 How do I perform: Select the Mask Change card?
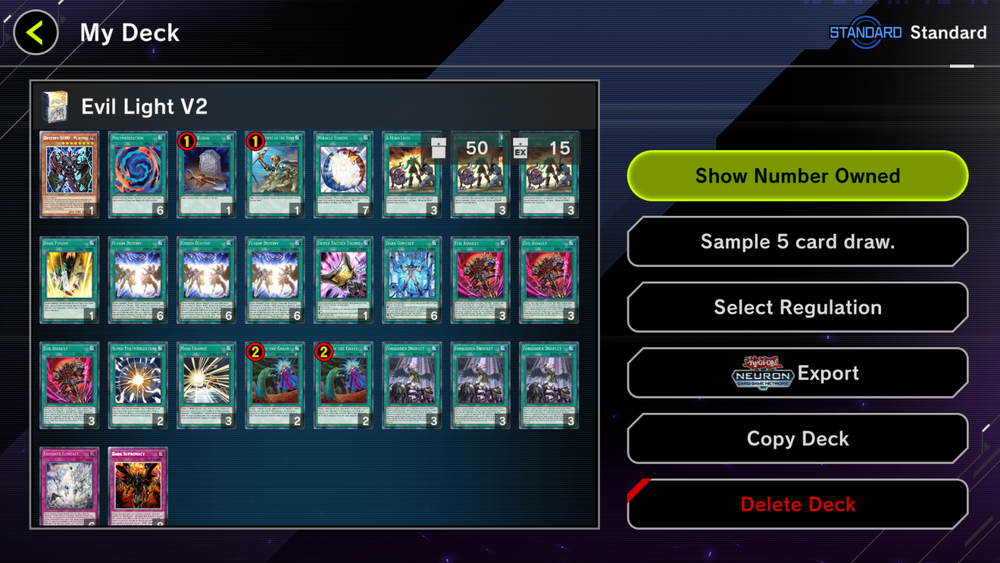[206, 386]
